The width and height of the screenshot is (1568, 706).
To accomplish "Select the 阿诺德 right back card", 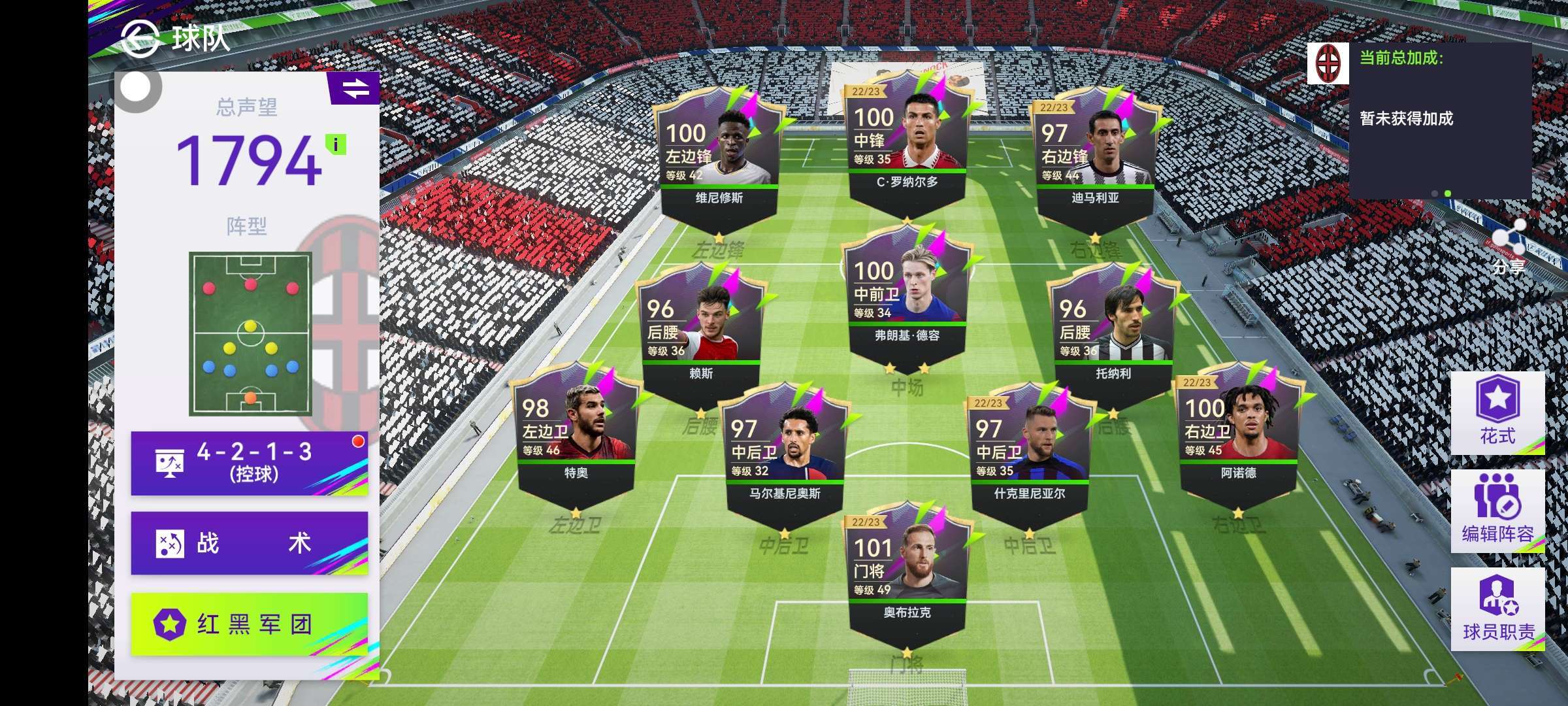I will 1238,436.
